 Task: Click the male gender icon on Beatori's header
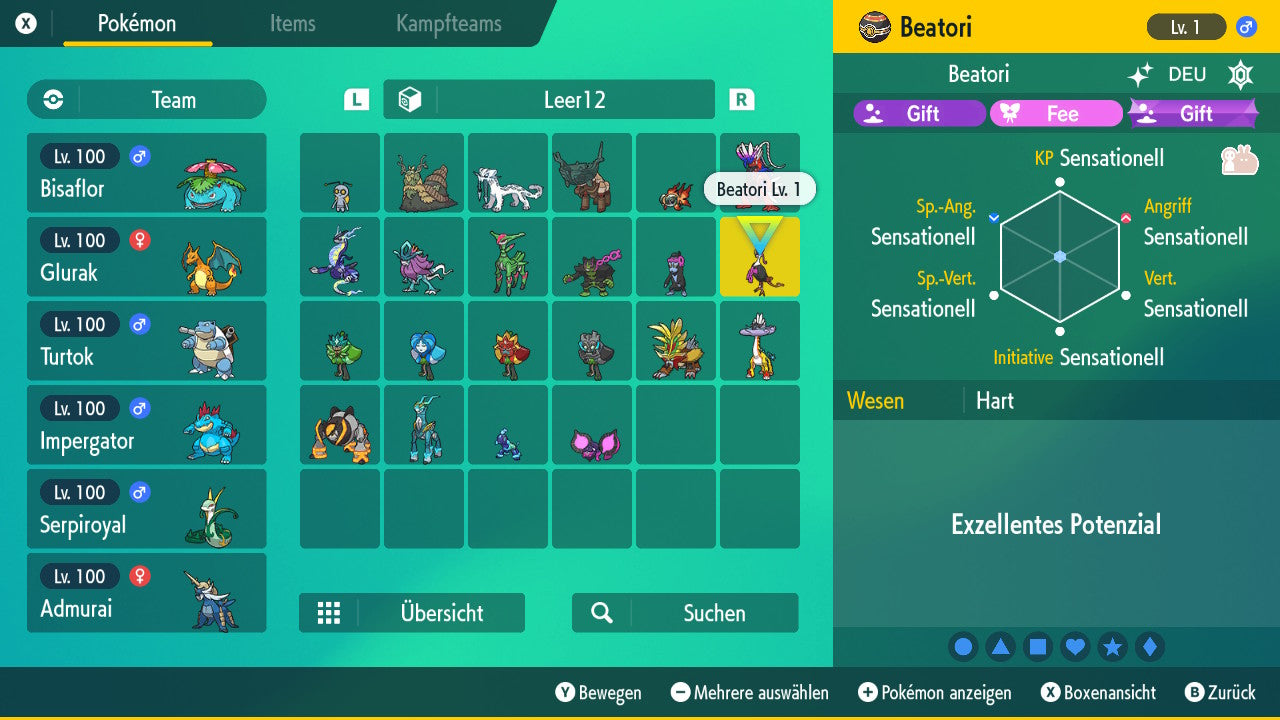pyautogui.click(x=1246, y=27)
